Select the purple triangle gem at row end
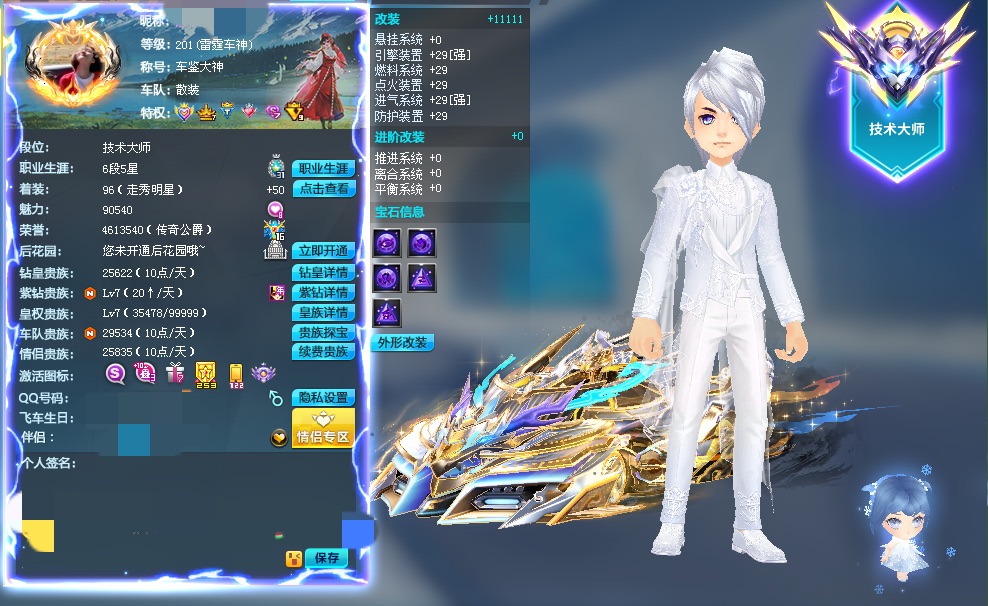Image resolution: width=988 pixels, height=606 pixels. click(423, 278)
